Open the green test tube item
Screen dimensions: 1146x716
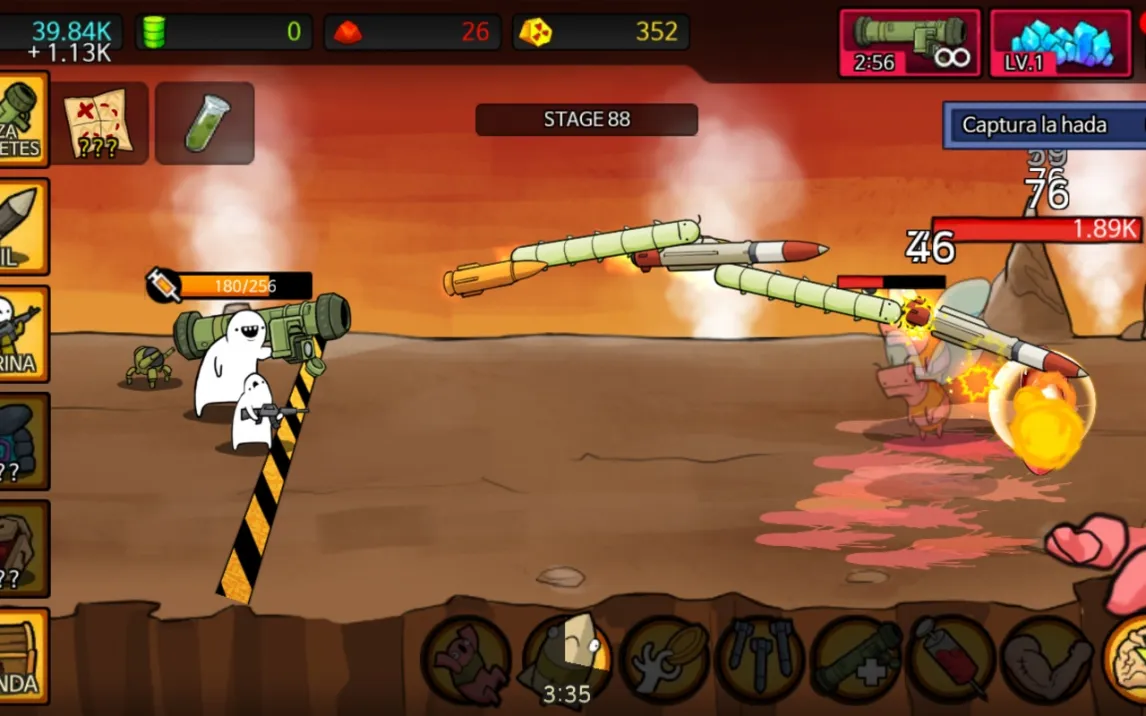tap(205, 124)
